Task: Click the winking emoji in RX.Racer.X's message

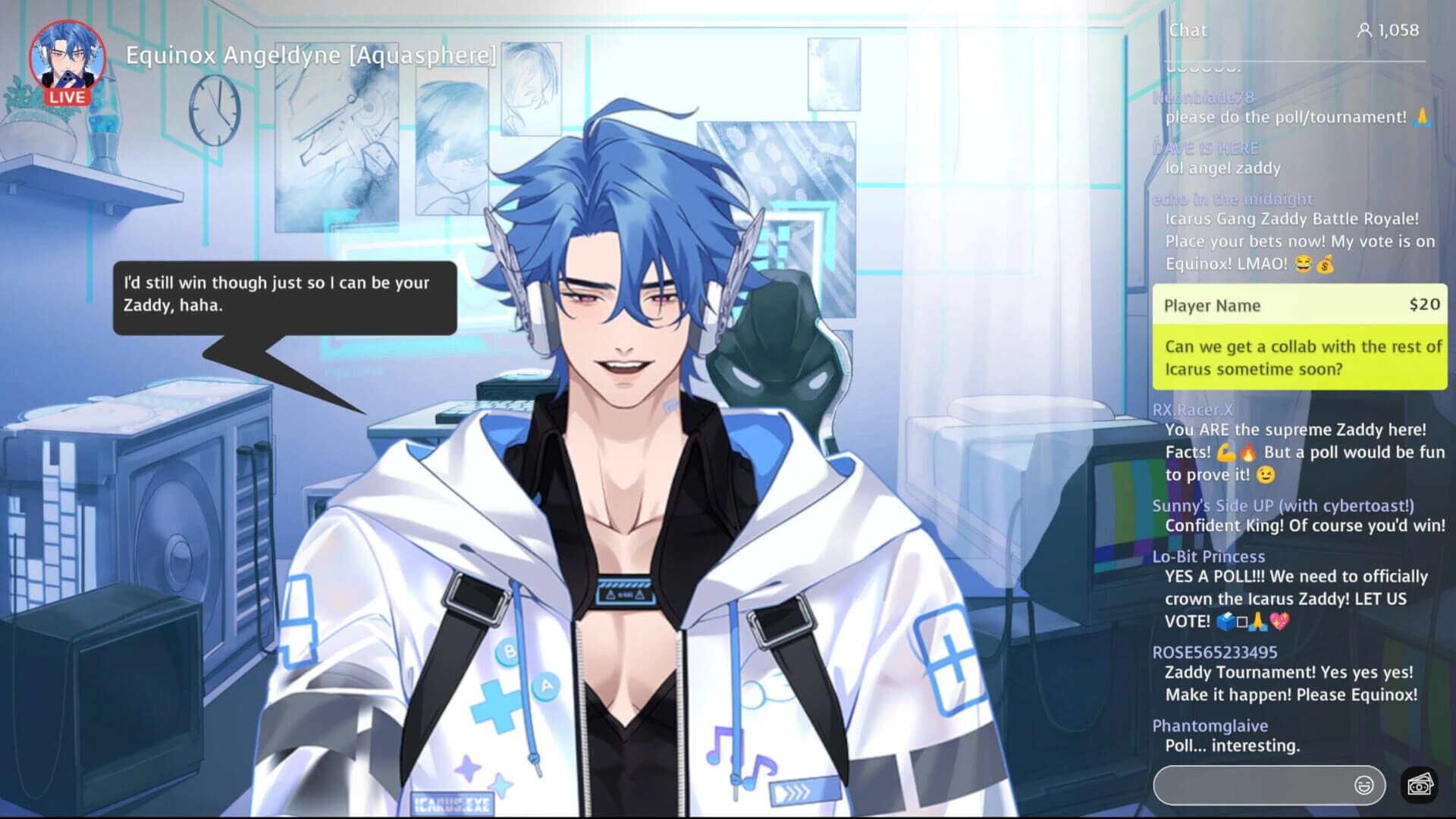Action: 1266,475
